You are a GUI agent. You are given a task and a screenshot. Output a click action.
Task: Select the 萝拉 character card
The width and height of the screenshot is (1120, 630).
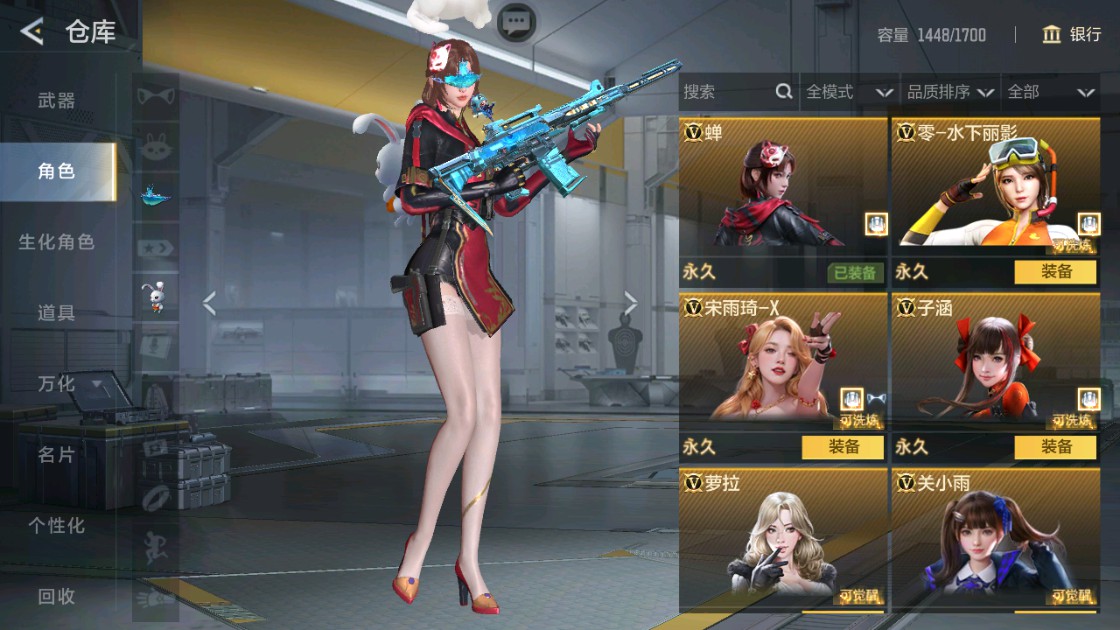783,540
